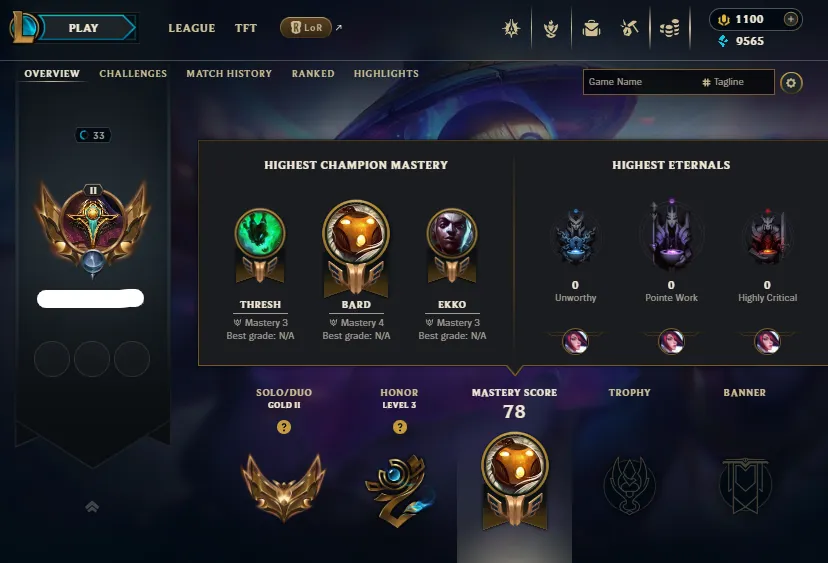
Task: Open the collection backpack icon
Action: pos(591,28)
